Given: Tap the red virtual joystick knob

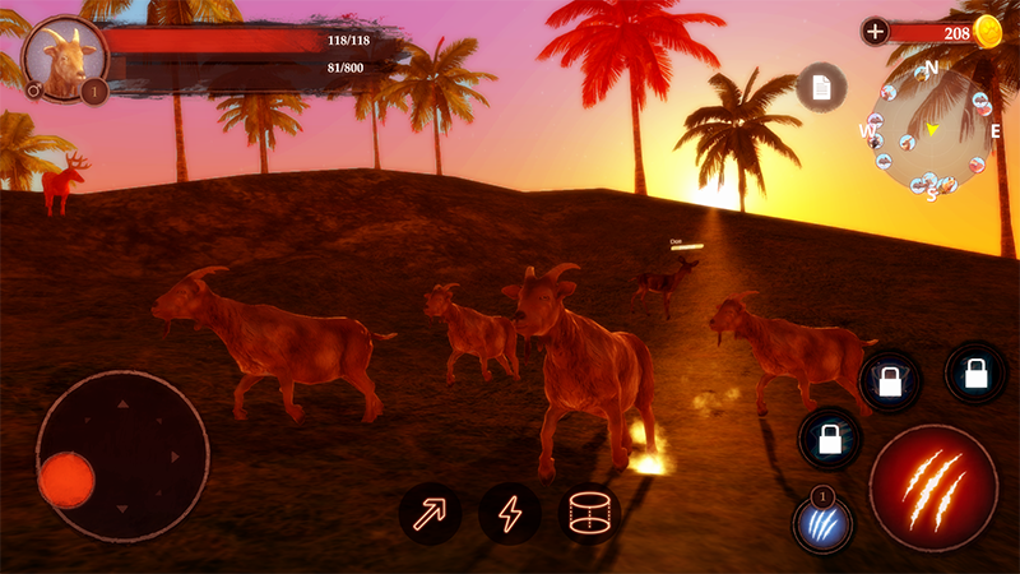Looking at the screenshot, I should (67, 480).
